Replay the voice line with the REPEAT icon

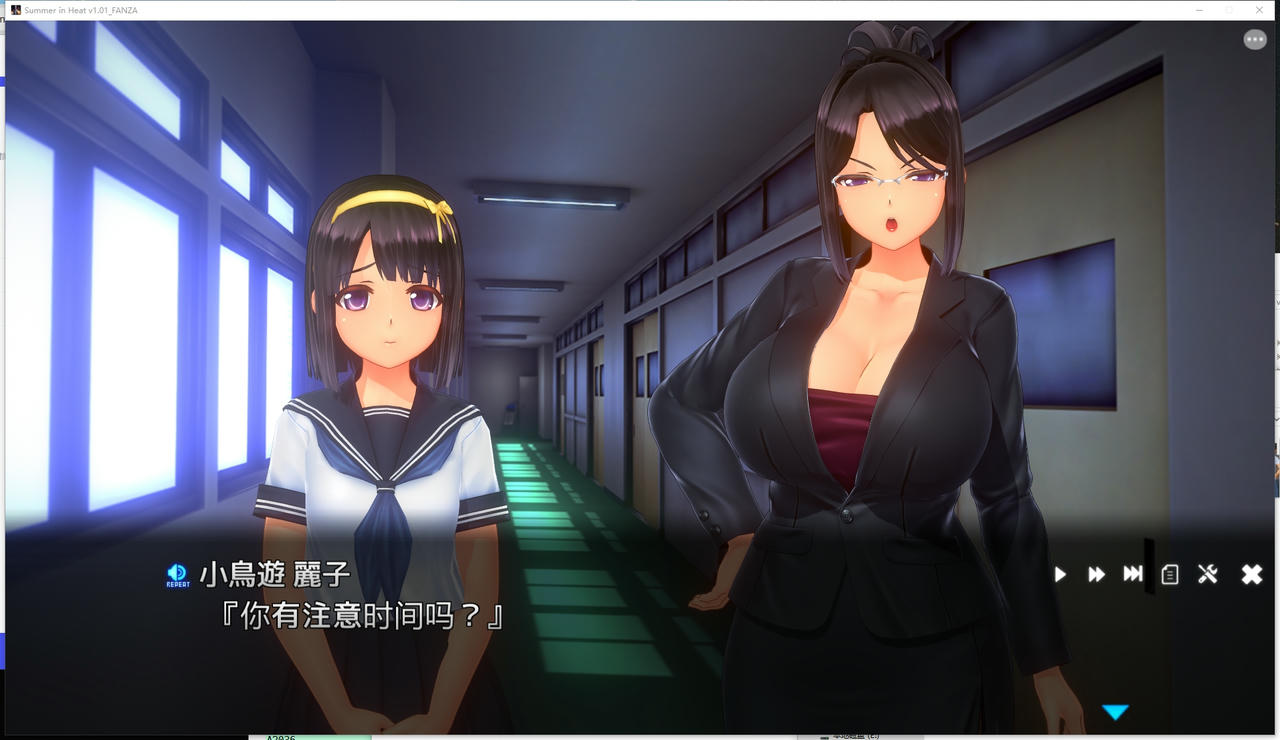pyautogui.click(x=177, y=574)
